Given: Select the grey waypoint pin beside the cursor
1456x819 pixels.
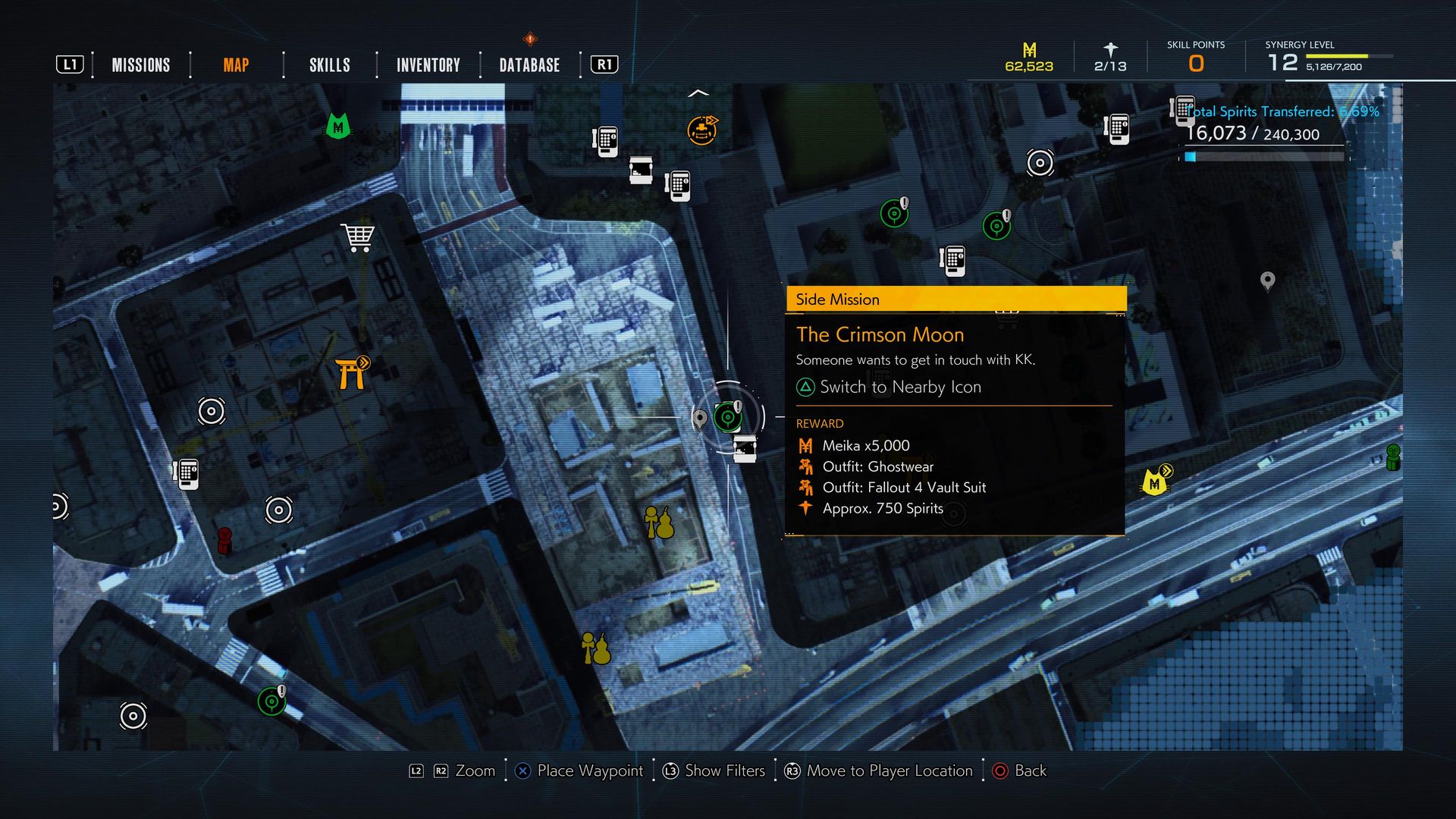Looking at the screenshot, I should [700, 418].
